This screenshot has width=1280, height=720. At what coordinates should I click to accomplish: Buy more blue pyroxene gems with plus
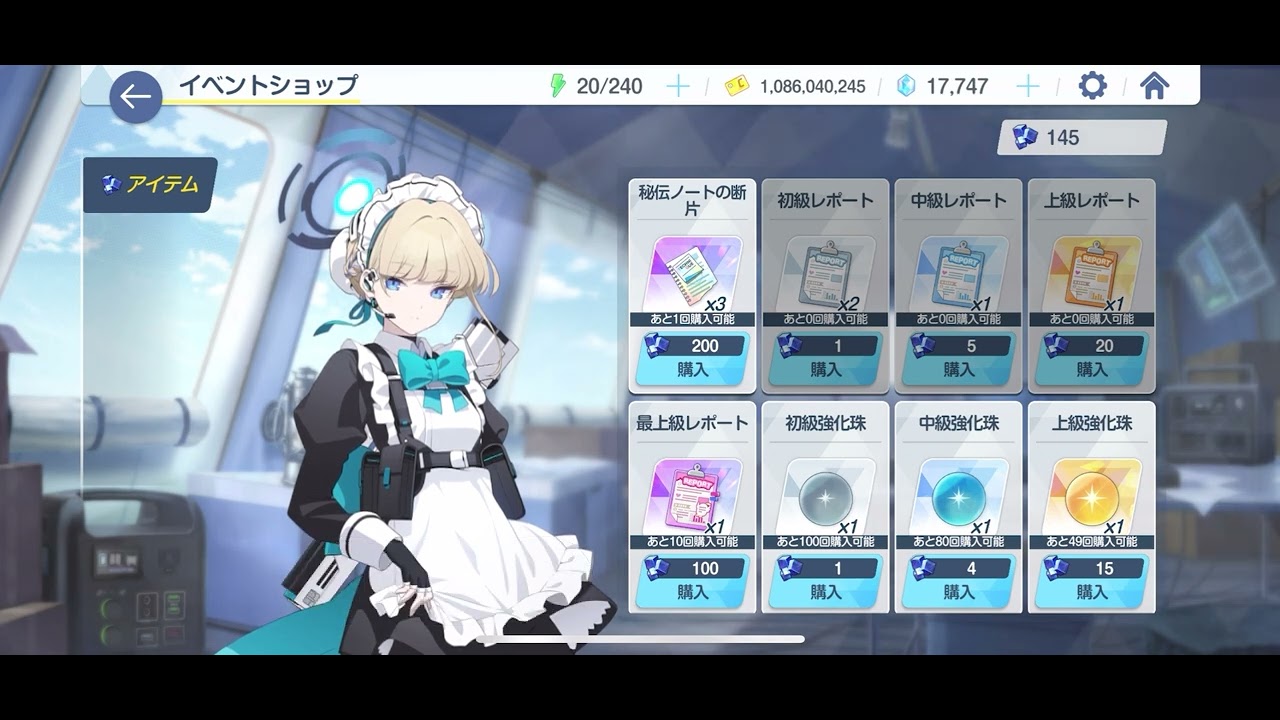click(1028, 86)
